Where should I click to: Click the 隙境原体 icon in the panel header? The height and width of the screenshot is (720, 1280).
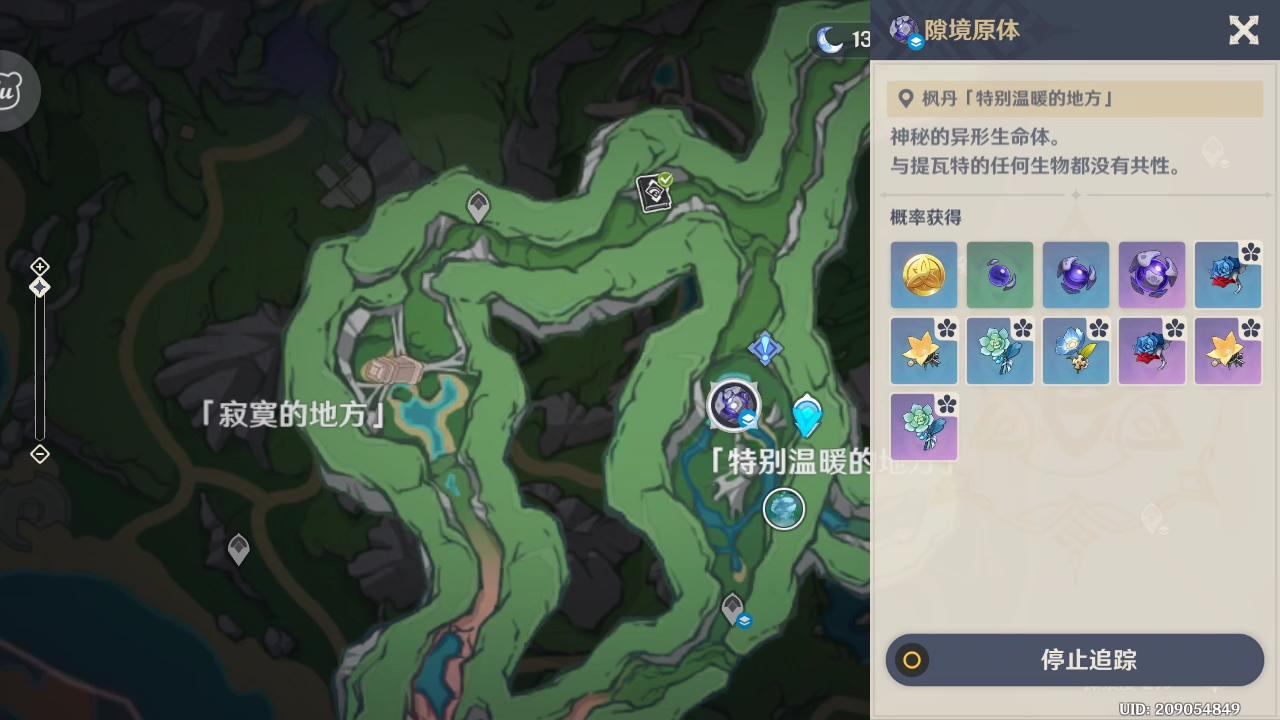pyautogui.click(x=901, y=30)
